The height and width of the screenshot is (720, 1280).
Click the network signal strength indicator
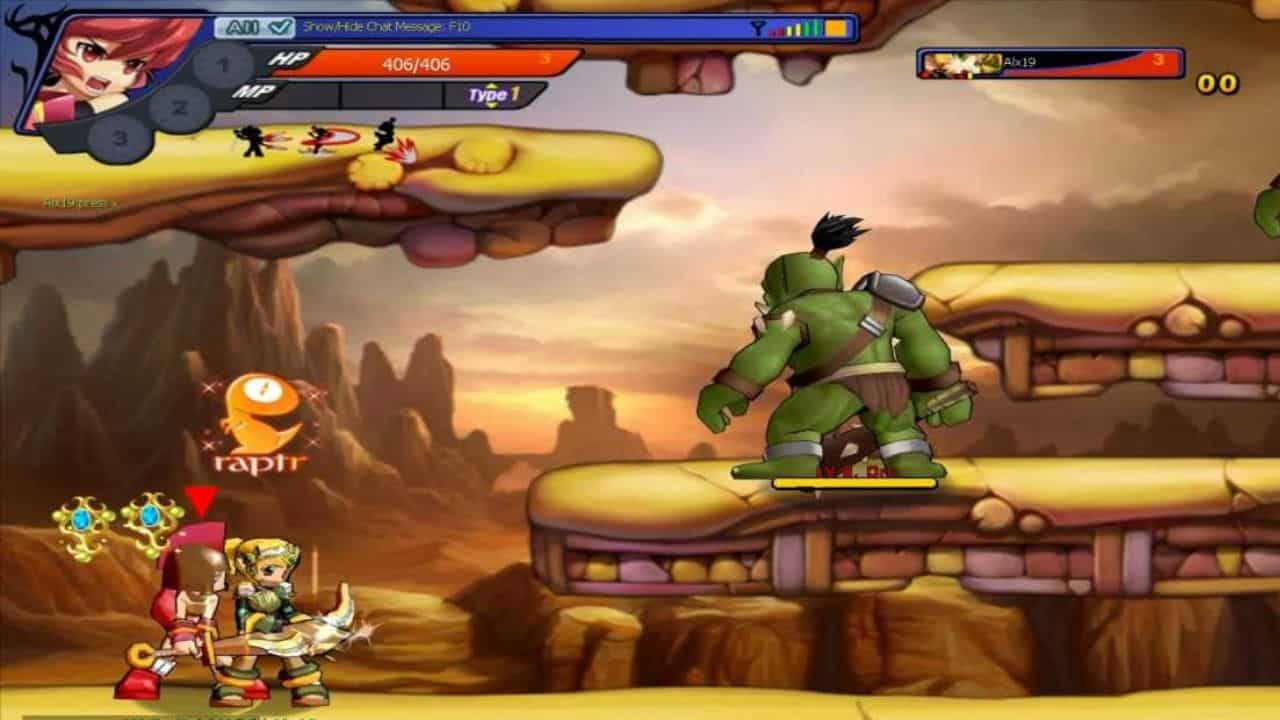pos(800,28)
